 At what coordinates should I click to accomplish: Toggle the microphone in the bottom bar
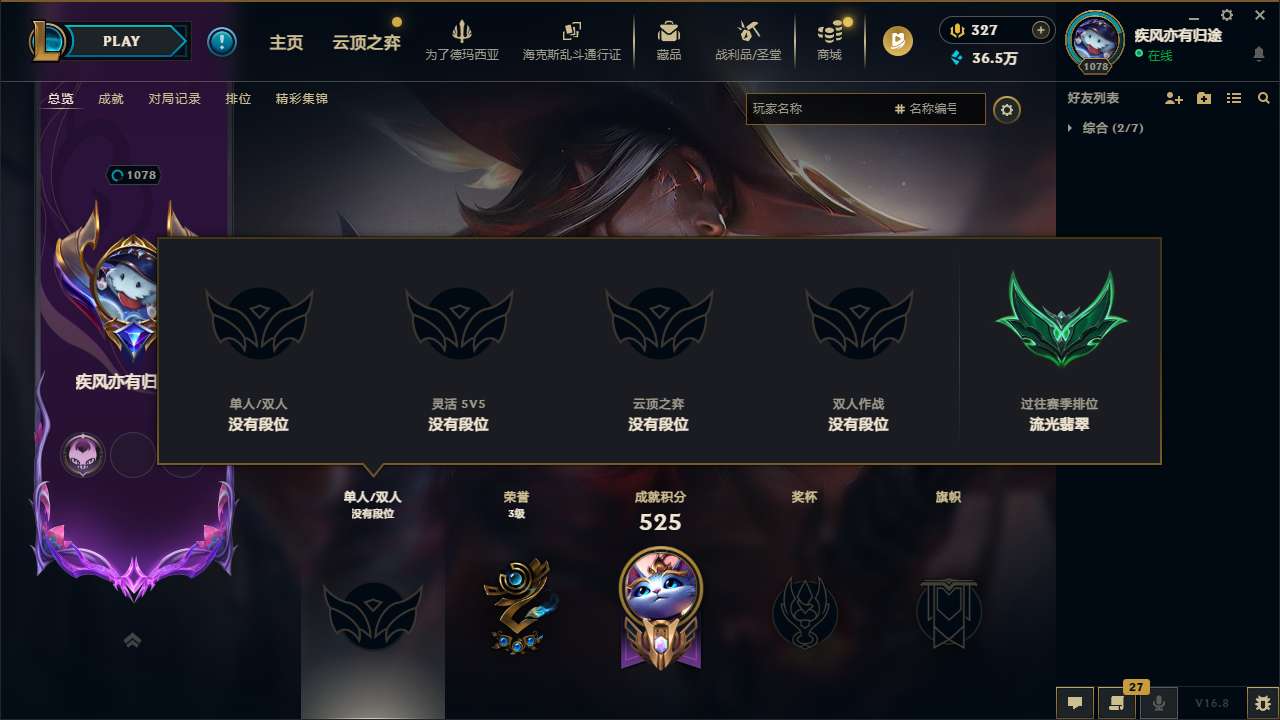pyautogui.click(x=1160, y=703)
